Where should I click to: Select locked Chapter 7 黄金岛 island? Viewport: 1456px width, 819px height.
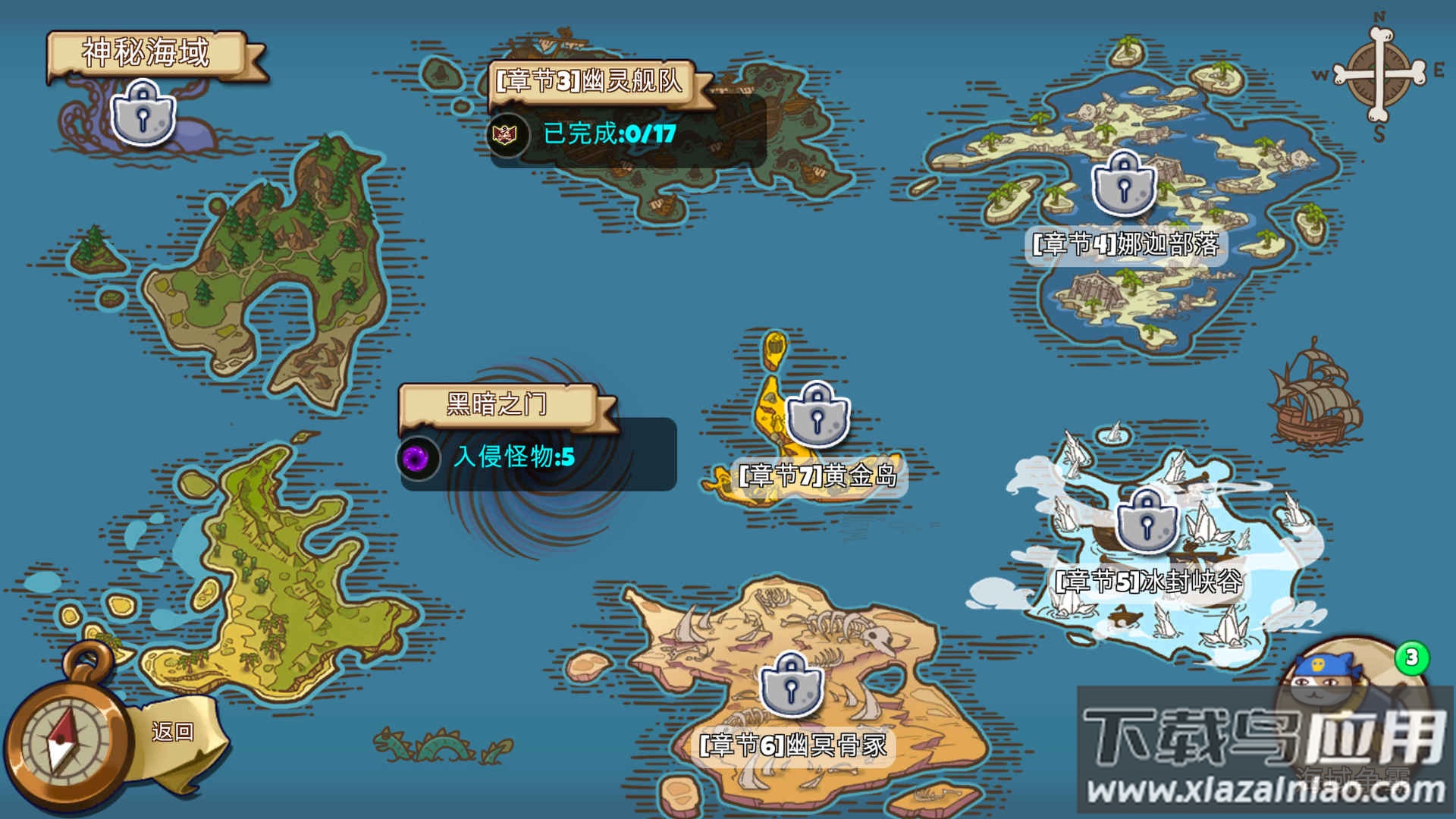coord(817,413)
